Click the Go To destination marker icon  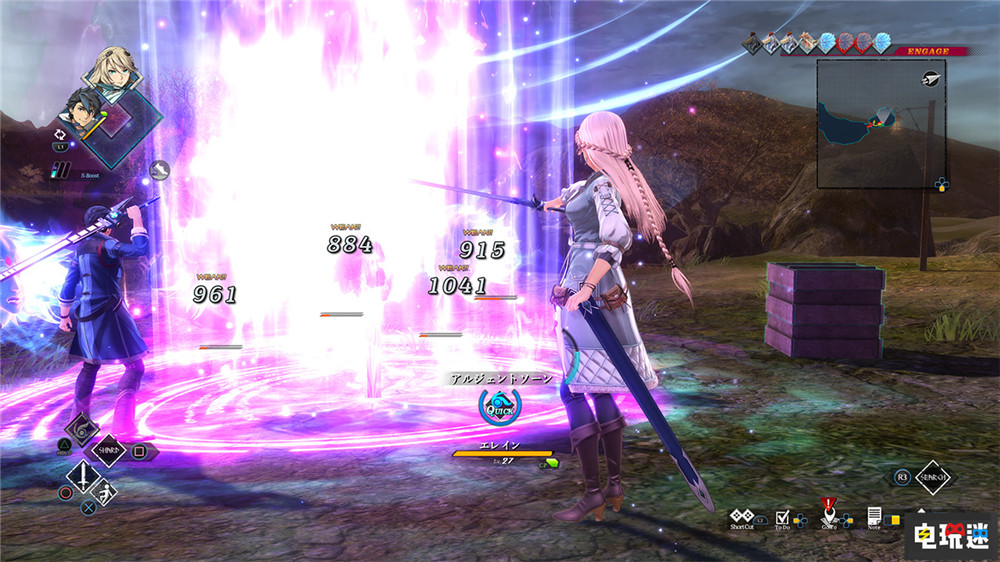pos(828,515)
